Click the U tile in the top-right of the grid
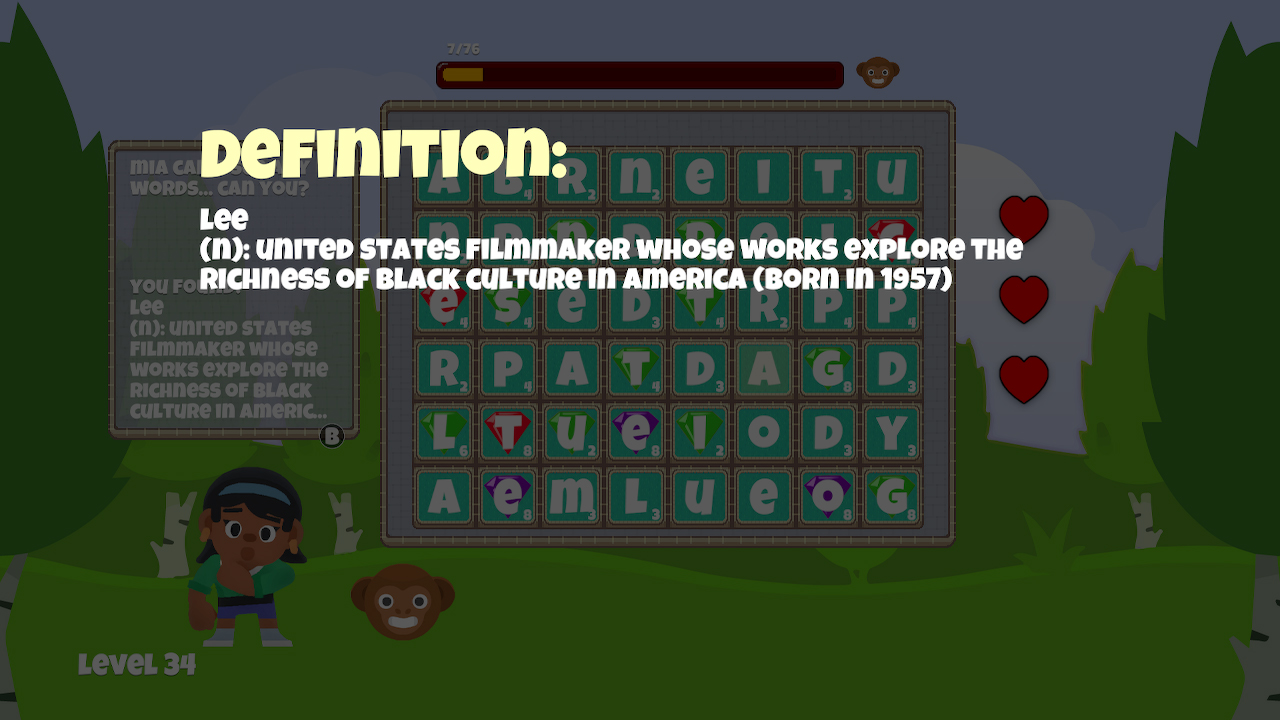This screenshot has width=1280, height=720. (x=891, y=175)
